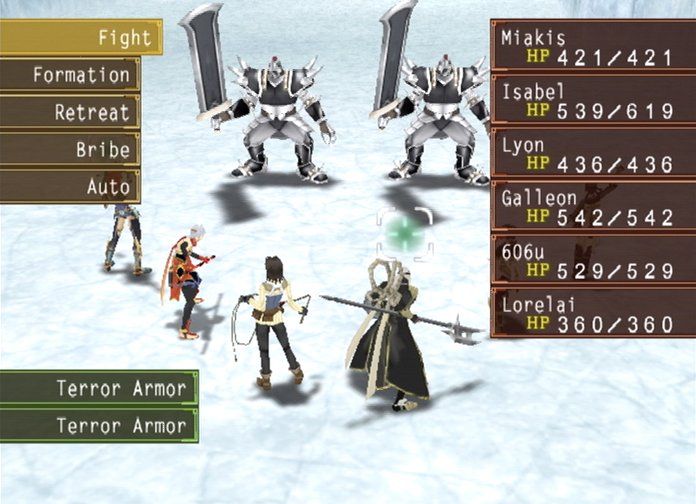
Task: Select Miakis in the party list
Action: tap(592, 46)
